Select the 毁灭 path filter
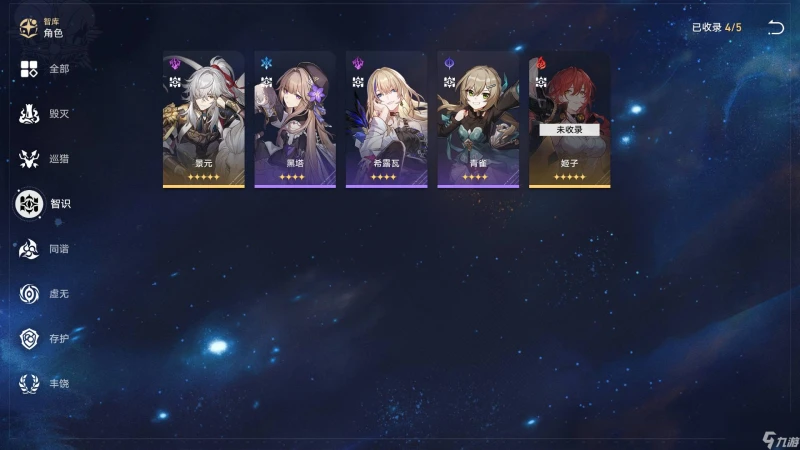Image resolution: width=800 pixels, height=450 pixels. coord(45,114)
